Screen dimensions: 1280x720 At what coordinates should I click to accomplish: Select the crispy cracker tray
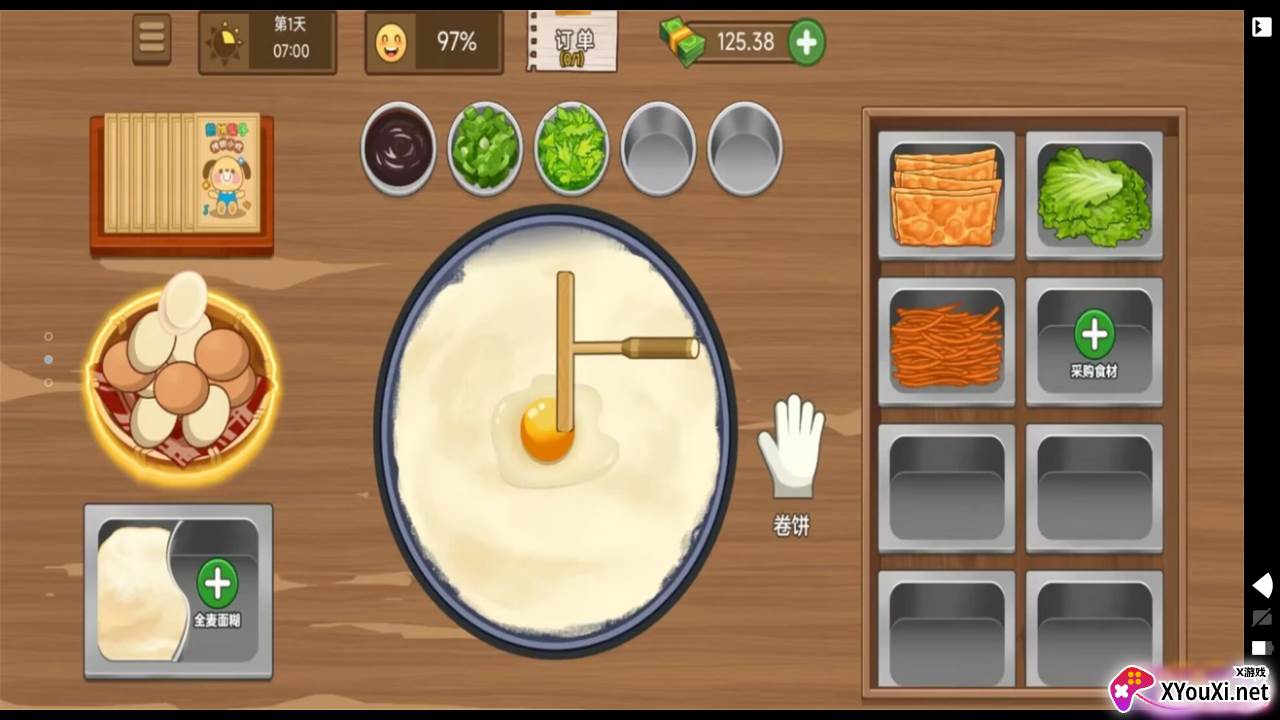(x=946, y=196)
